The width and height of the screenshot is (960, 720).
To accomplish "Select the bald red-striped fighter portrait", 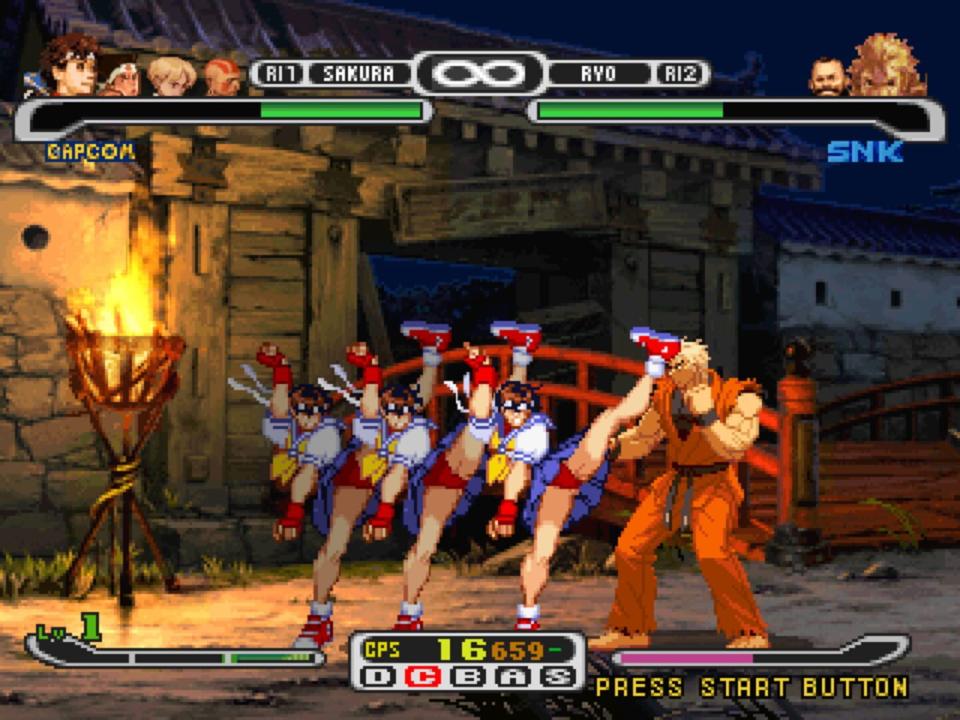I will (222, 78).
